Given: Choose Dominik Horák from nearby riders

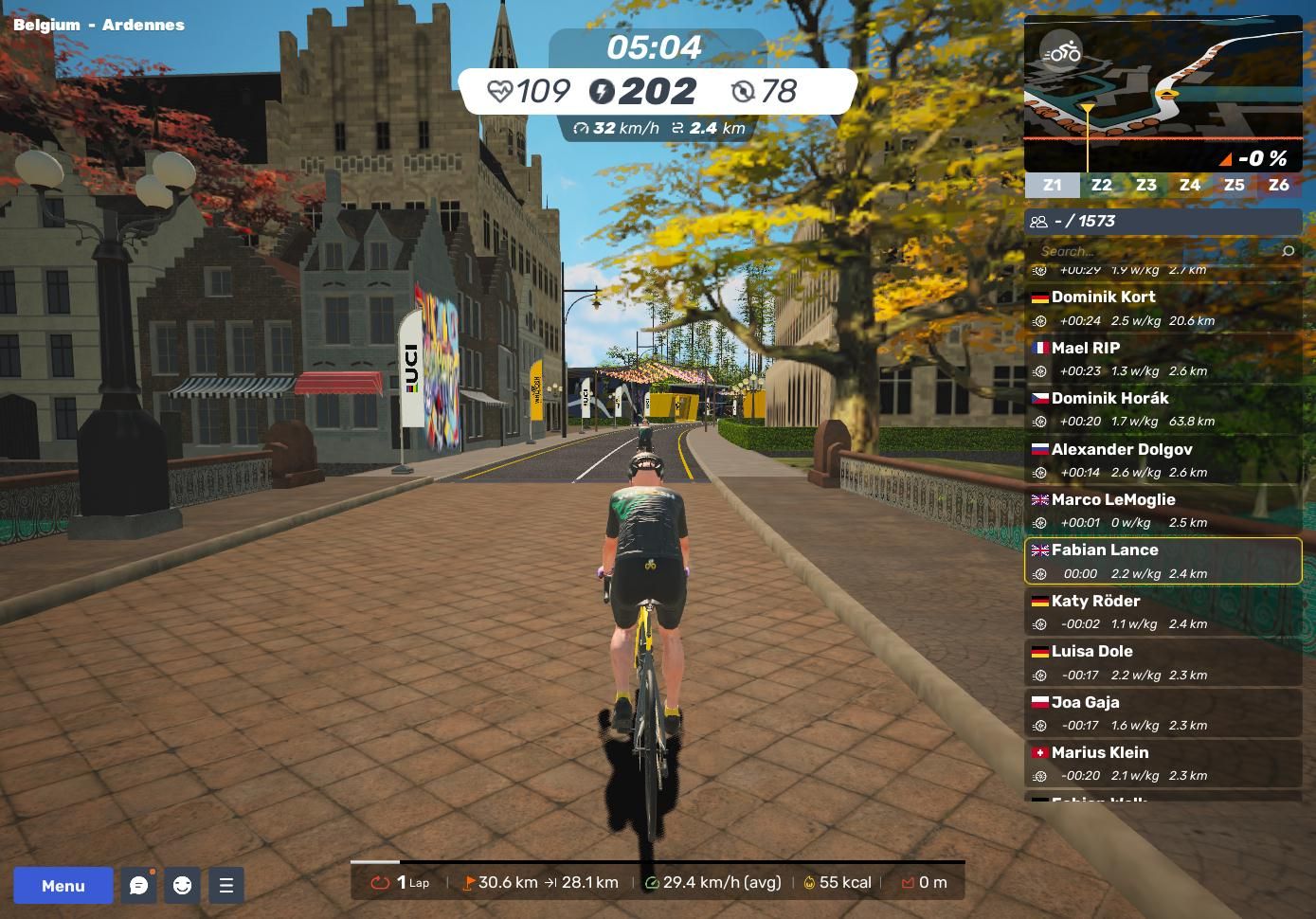Looking at the screenshot, I should [x=1163, y=409].
